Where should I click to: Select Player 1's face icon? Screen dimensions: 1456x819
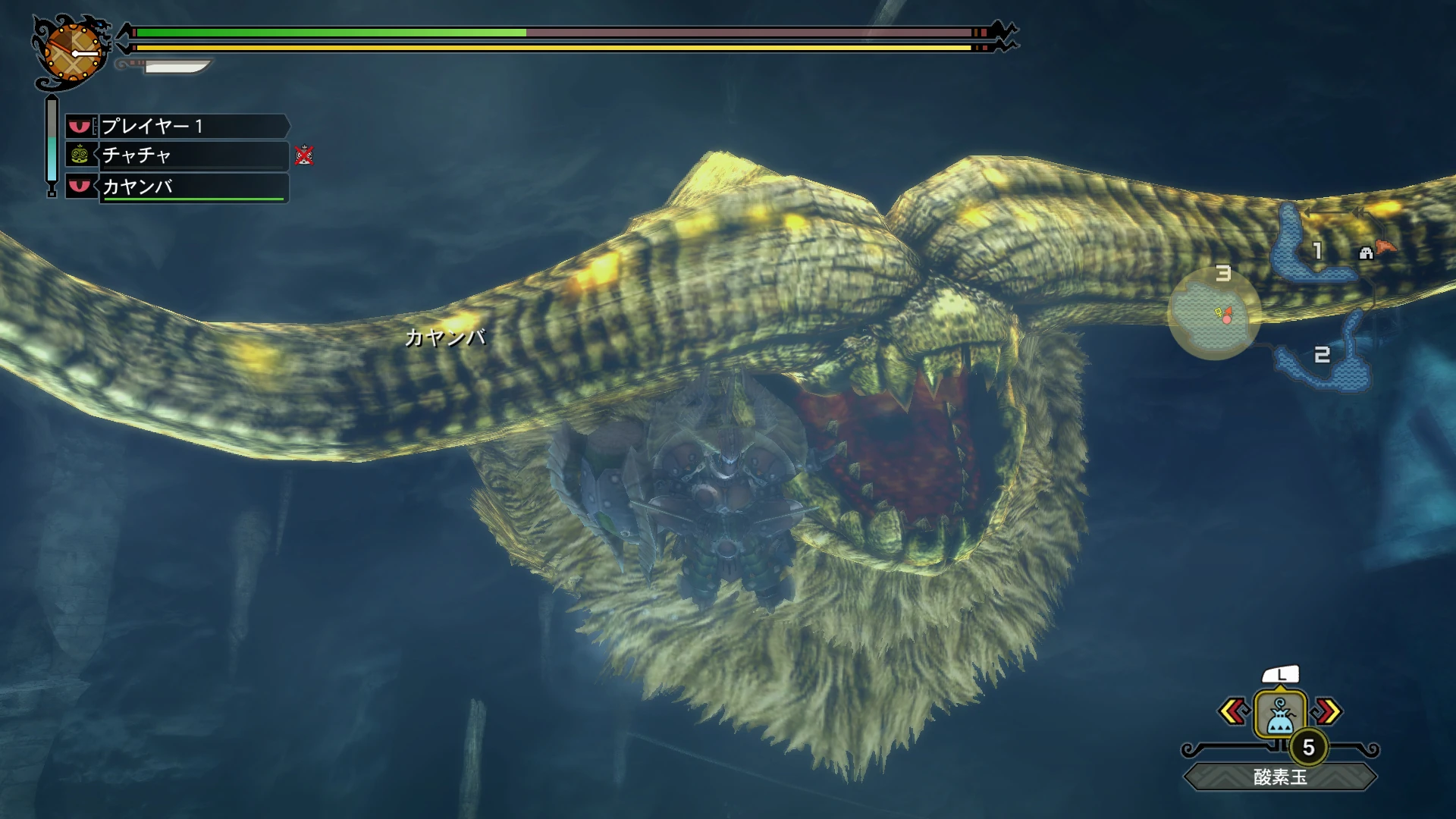click(80, 127)
